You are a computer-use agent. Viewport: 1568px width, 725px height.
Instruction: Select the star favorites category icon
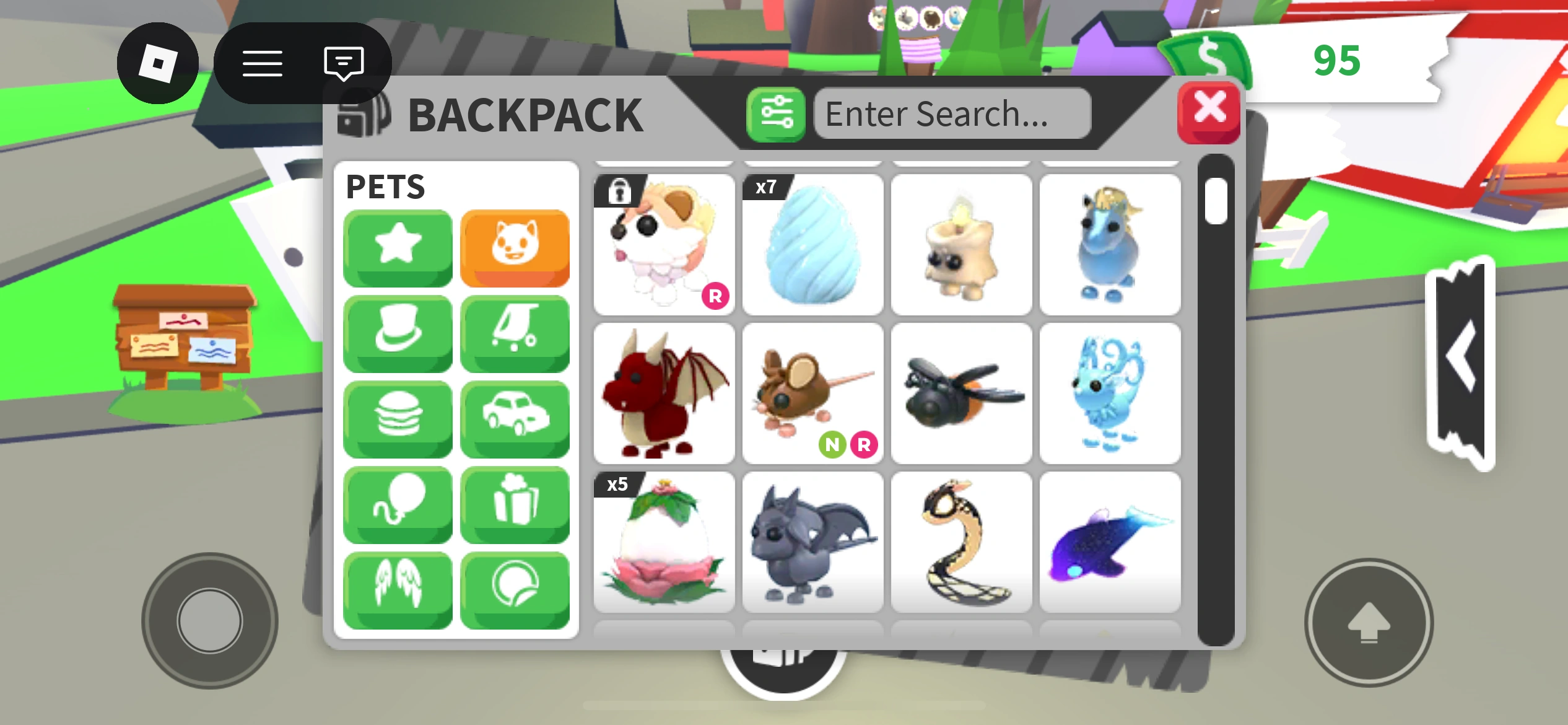pyautogui.click(x=397, y=247)
